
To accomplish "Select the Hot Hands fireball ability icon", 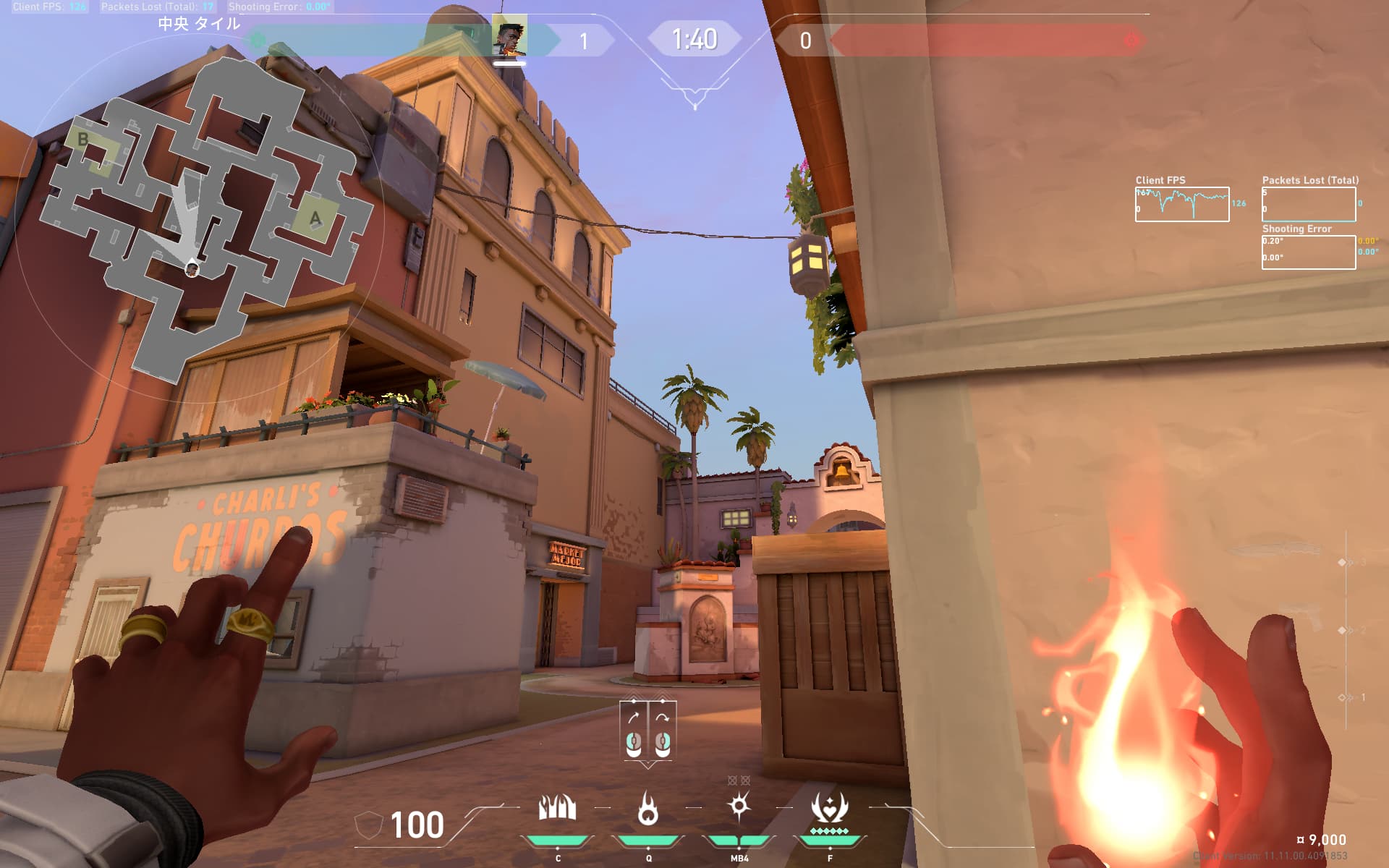I will tap(647, 808).
